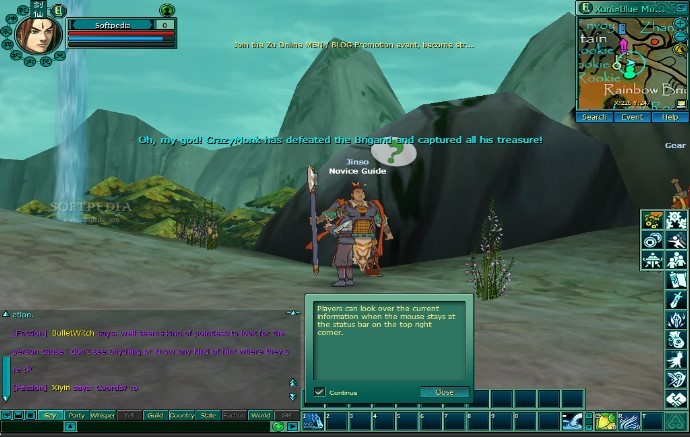The height and width of the screenshot is (437, 690).
Task: Choose the Country chat channel
Action: (x=182, y=415)
